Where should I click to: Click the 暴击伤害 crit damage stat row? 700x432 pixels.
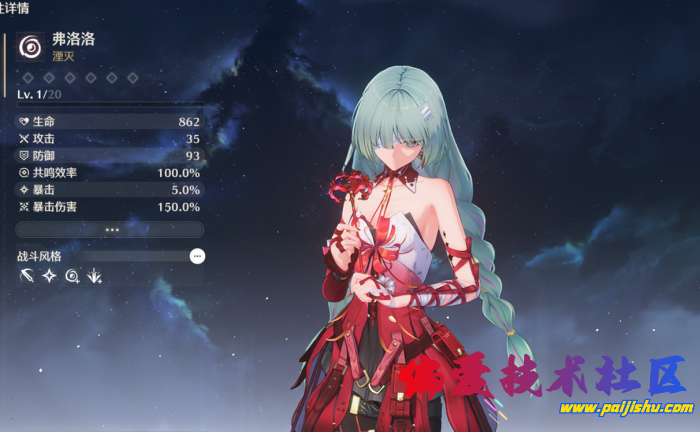110,206
